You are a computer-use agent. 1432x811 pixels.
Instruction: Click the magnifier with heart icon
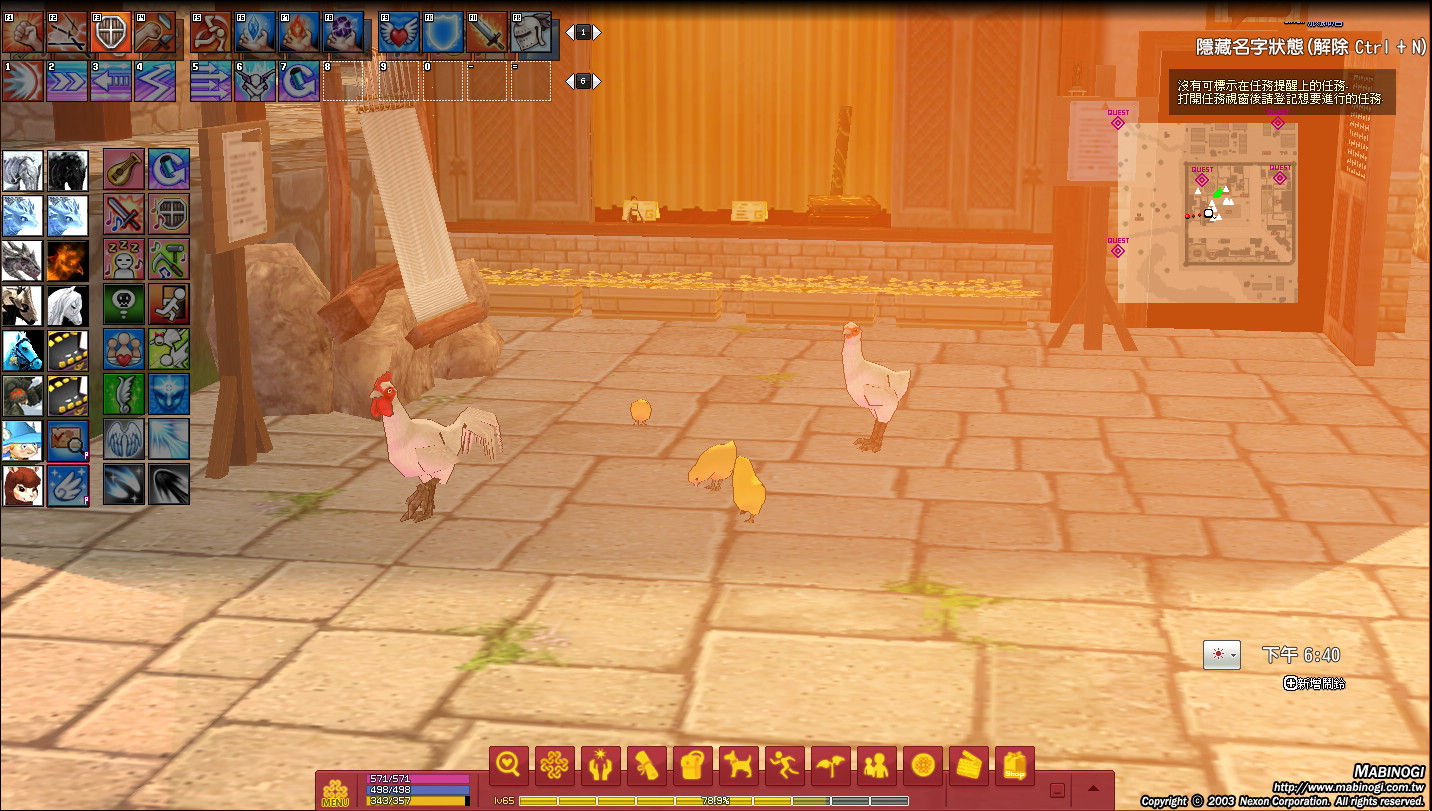point(509,766)
